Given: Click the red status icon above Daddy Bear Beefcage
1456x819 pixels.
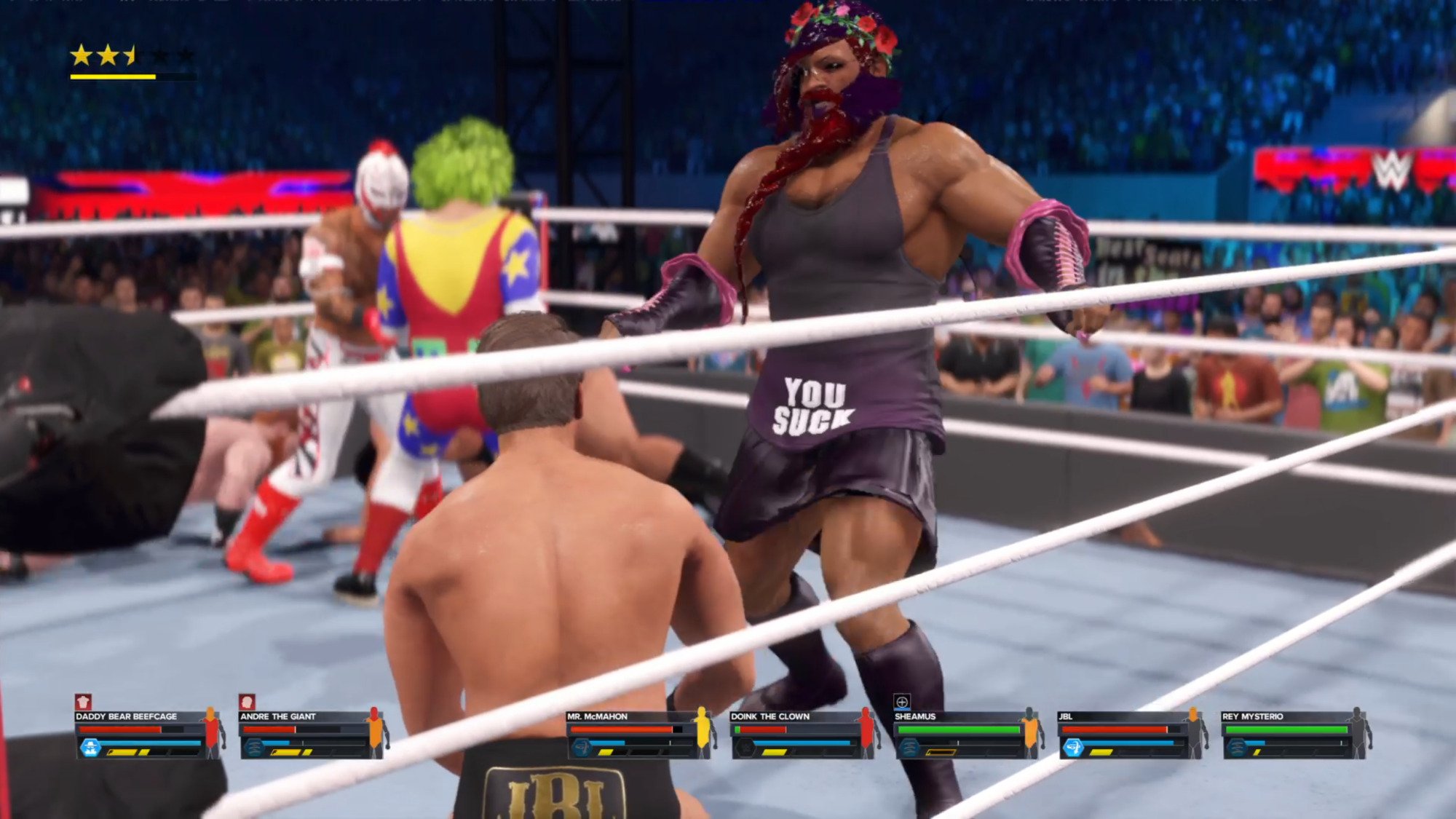Looking at the screenshot, I should 84,702.
